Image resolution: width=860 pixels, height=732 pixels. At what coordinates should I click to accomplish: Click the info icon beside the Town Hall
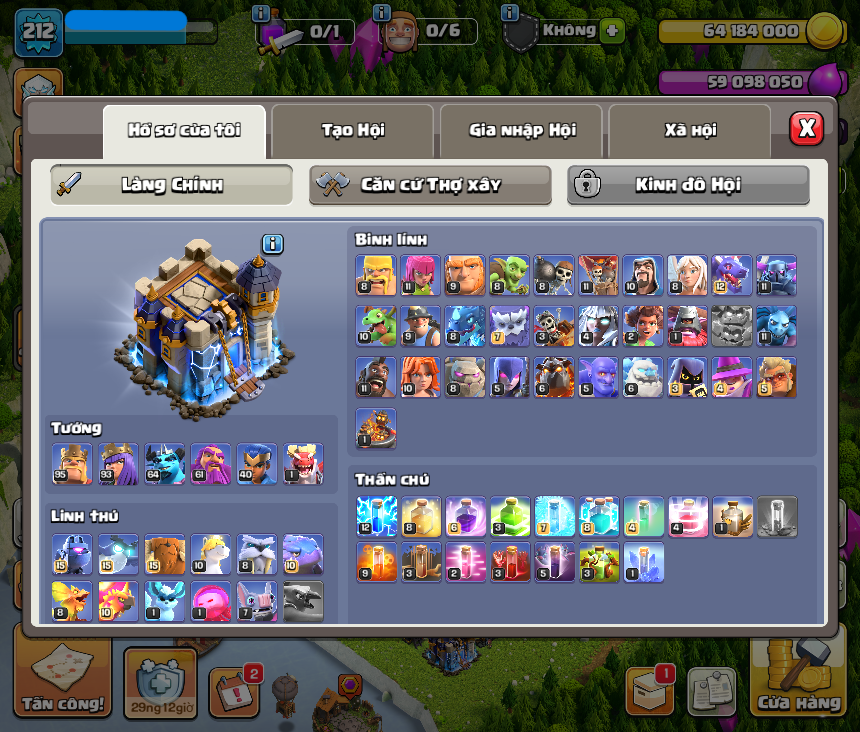273,244
